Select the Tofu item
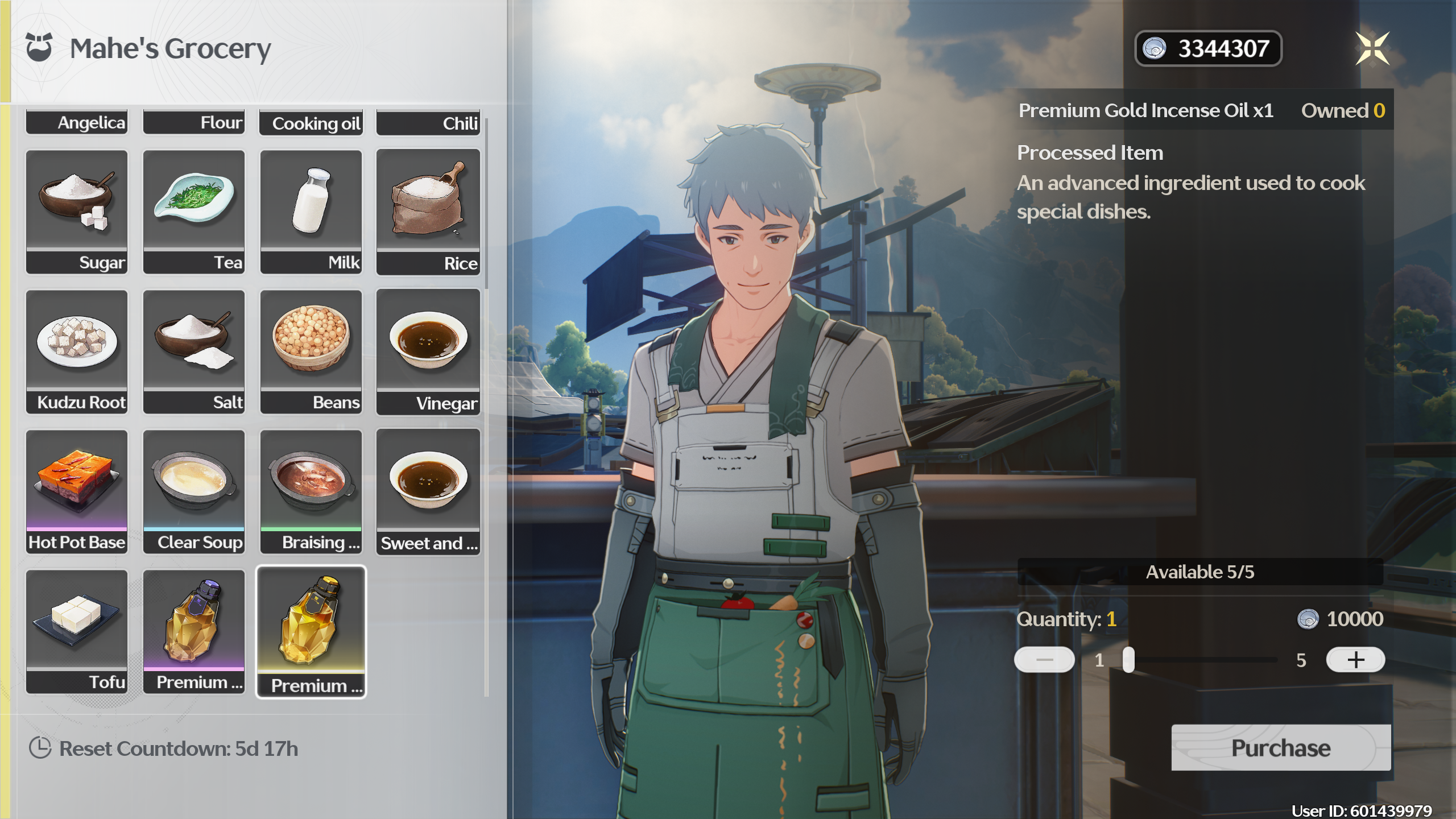The width and height of the screenshot is (1456, 819). coord(77,631)
